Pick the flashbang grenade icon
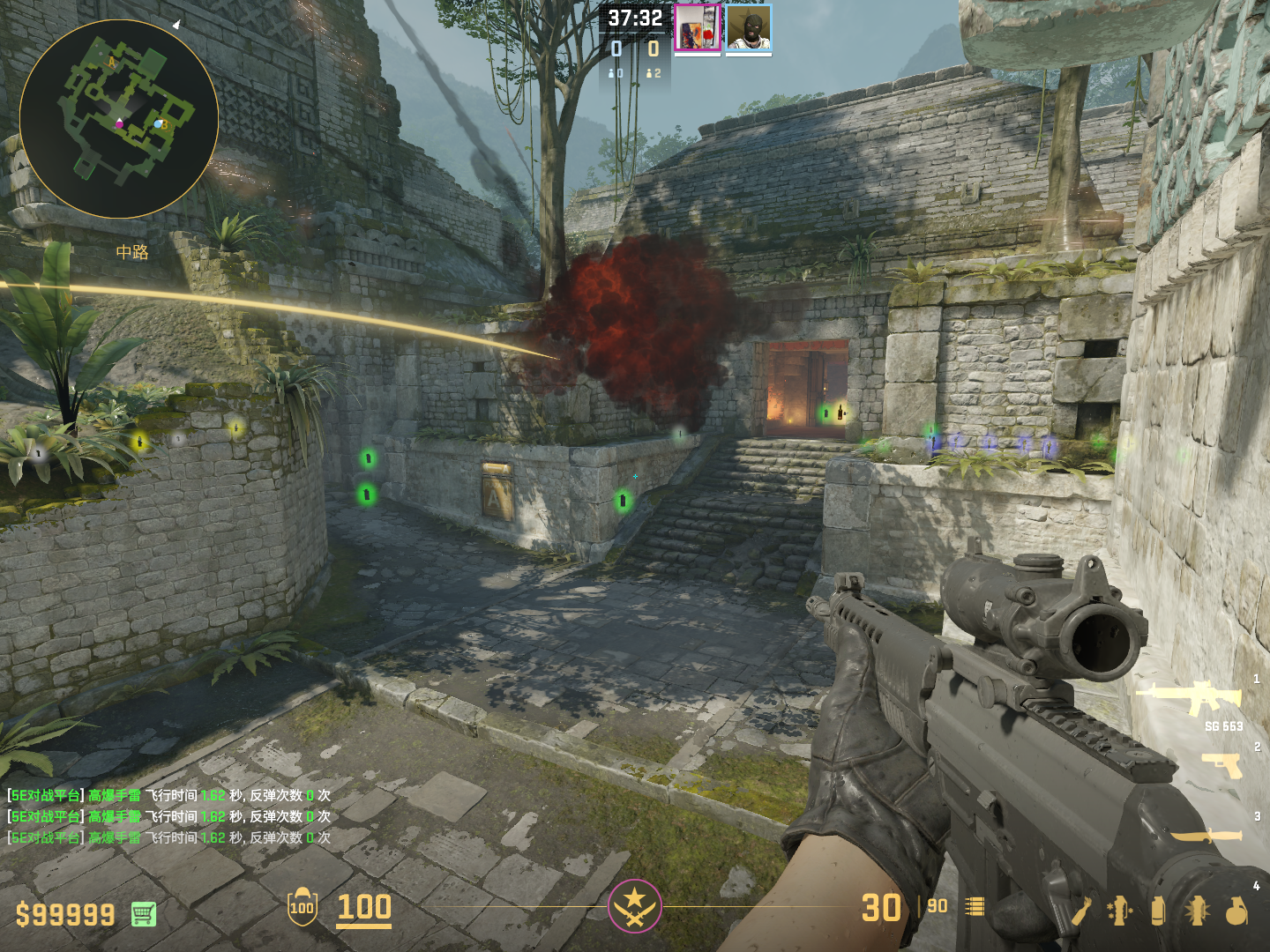Viewport: 1270px width, 952px height. click(x=1197, y=911)
